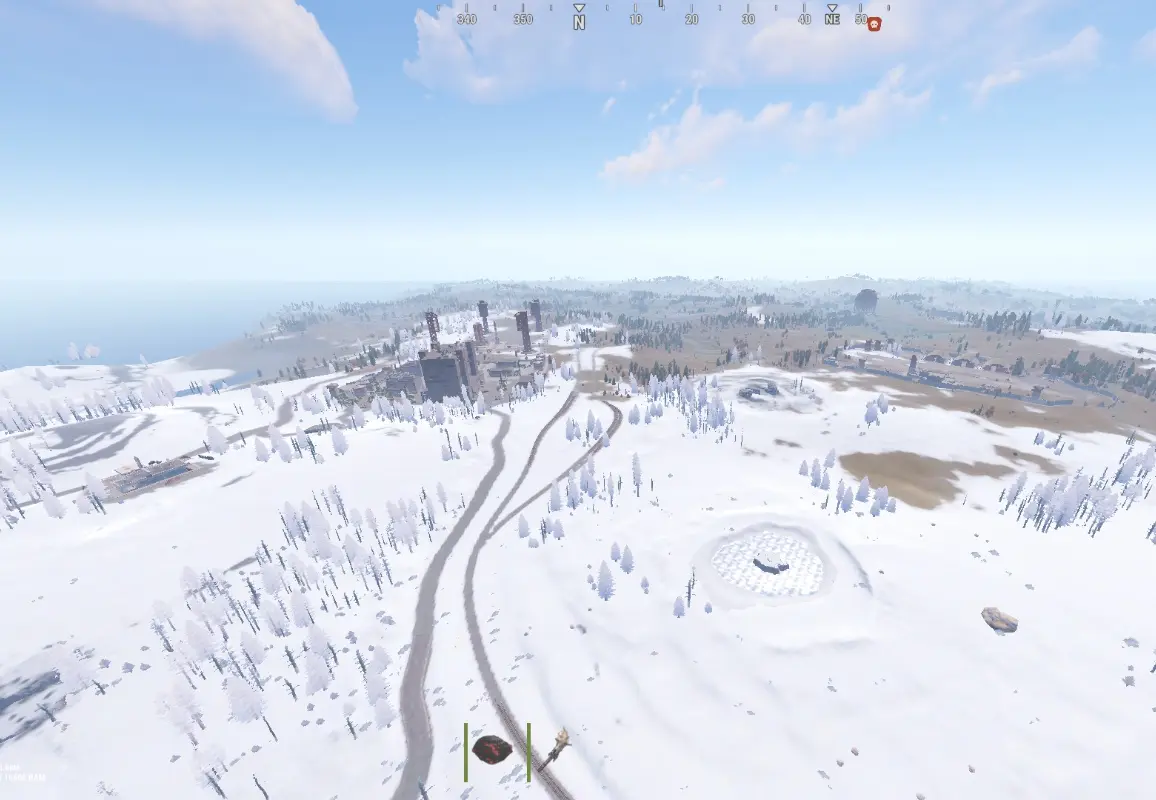
Task: Select the torch hotbar slot
Action: tap(555, 748)
